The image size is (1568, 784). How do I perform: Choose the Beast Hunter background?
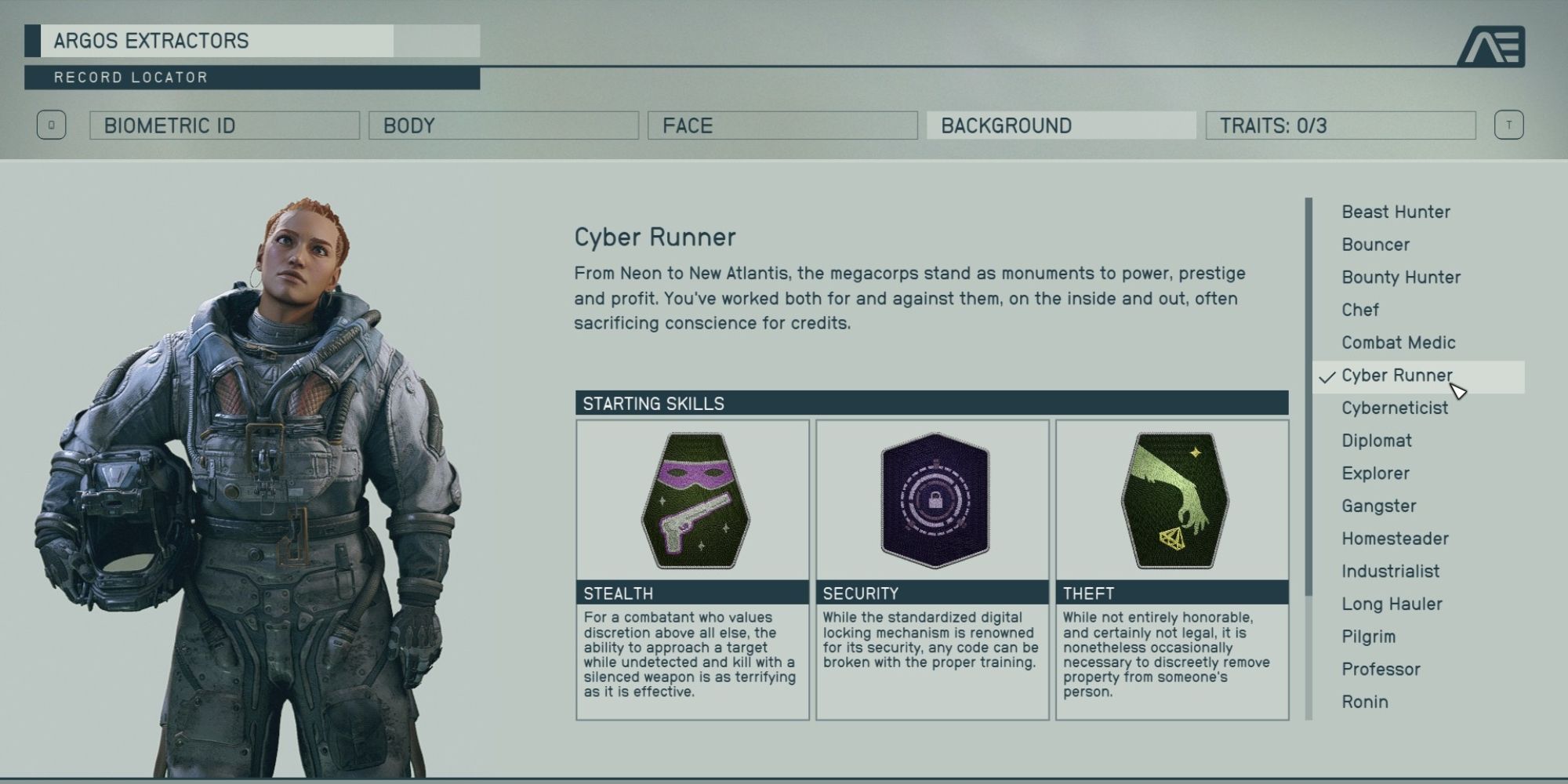[x=1396, y=212]
